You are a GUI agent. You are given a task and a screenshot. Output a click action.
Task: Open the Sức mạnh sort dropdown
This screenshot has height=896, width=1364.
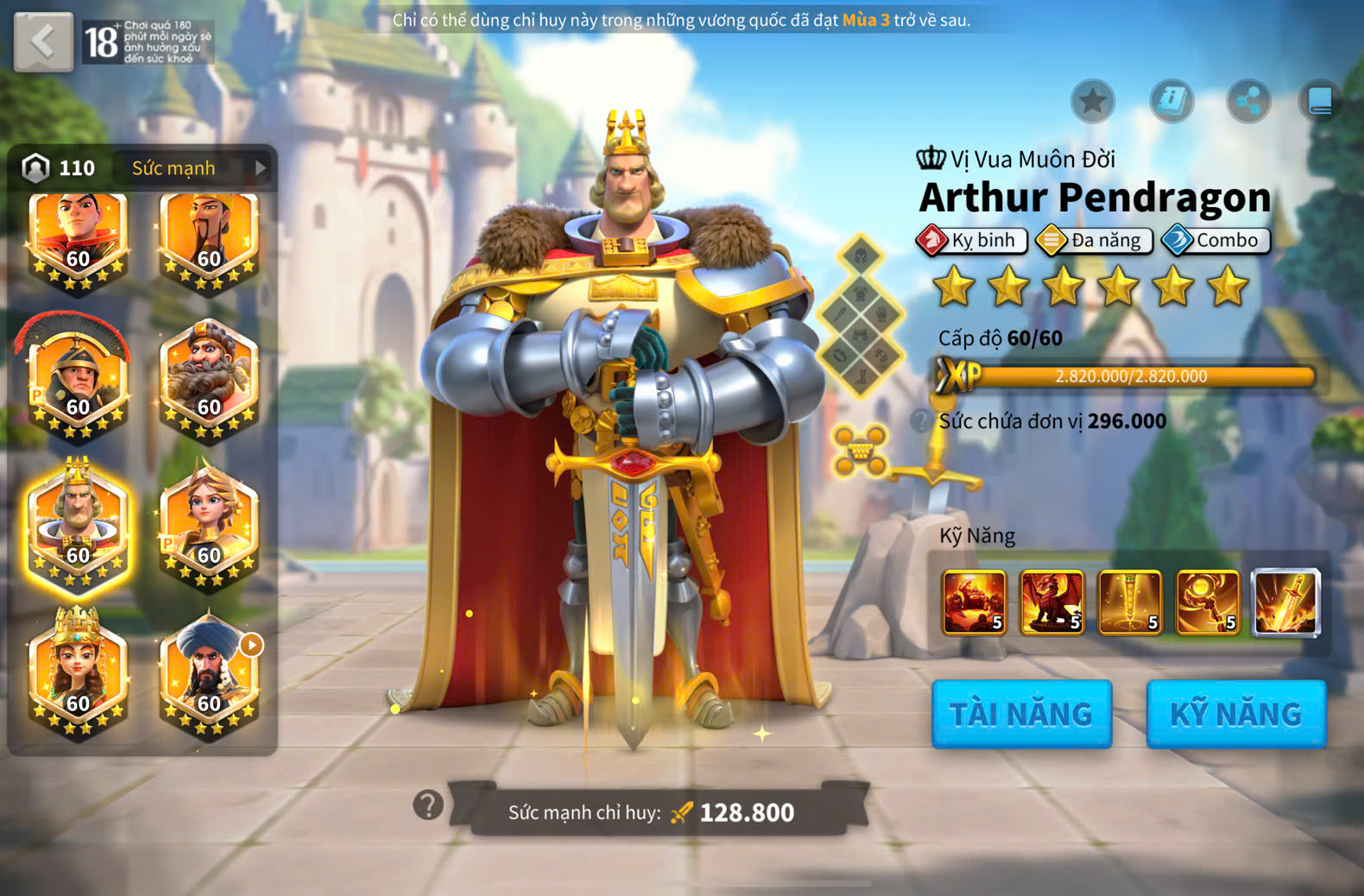pos(199,168)
